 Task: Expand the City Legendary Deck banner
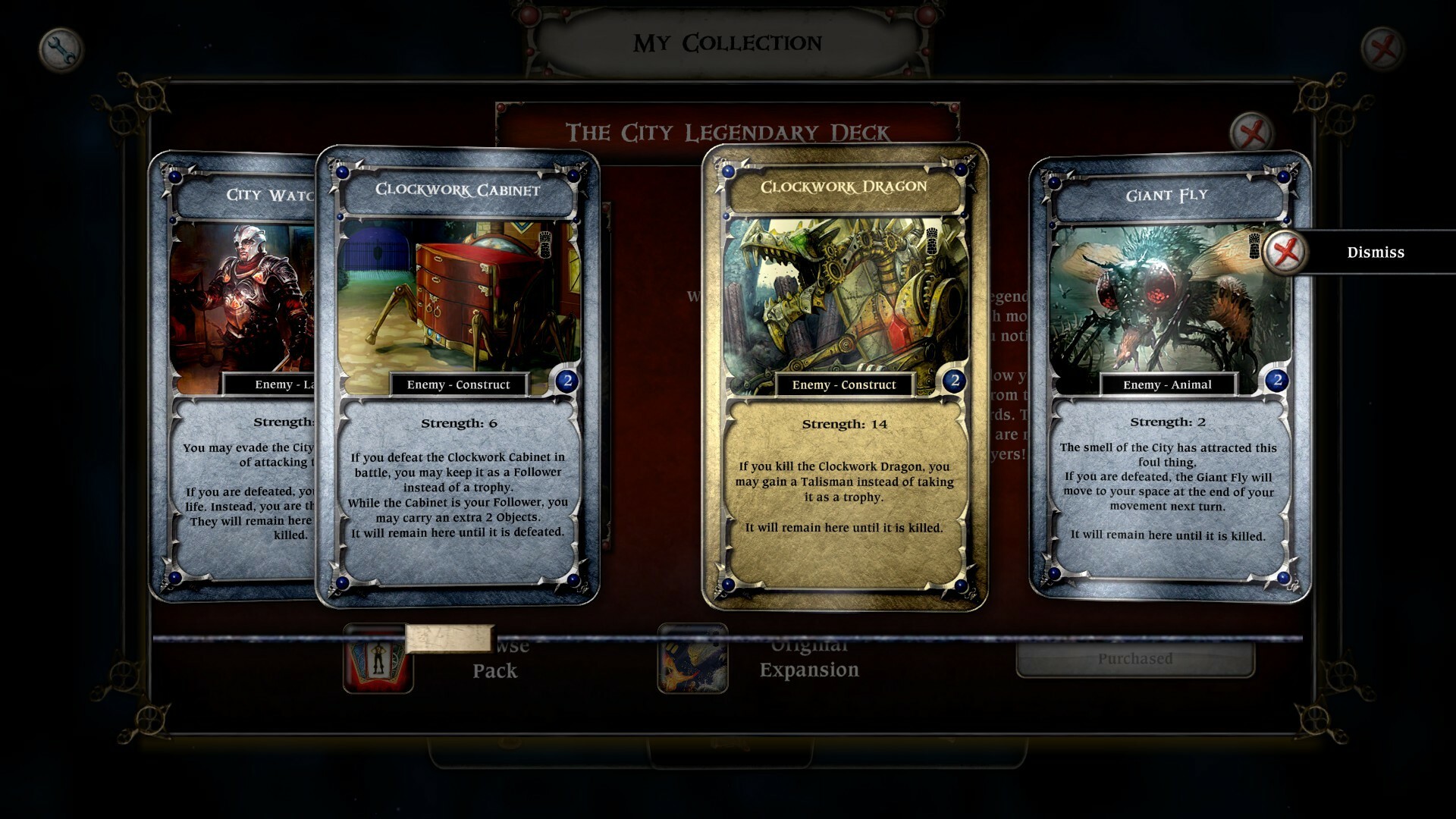tap(726, 130)
